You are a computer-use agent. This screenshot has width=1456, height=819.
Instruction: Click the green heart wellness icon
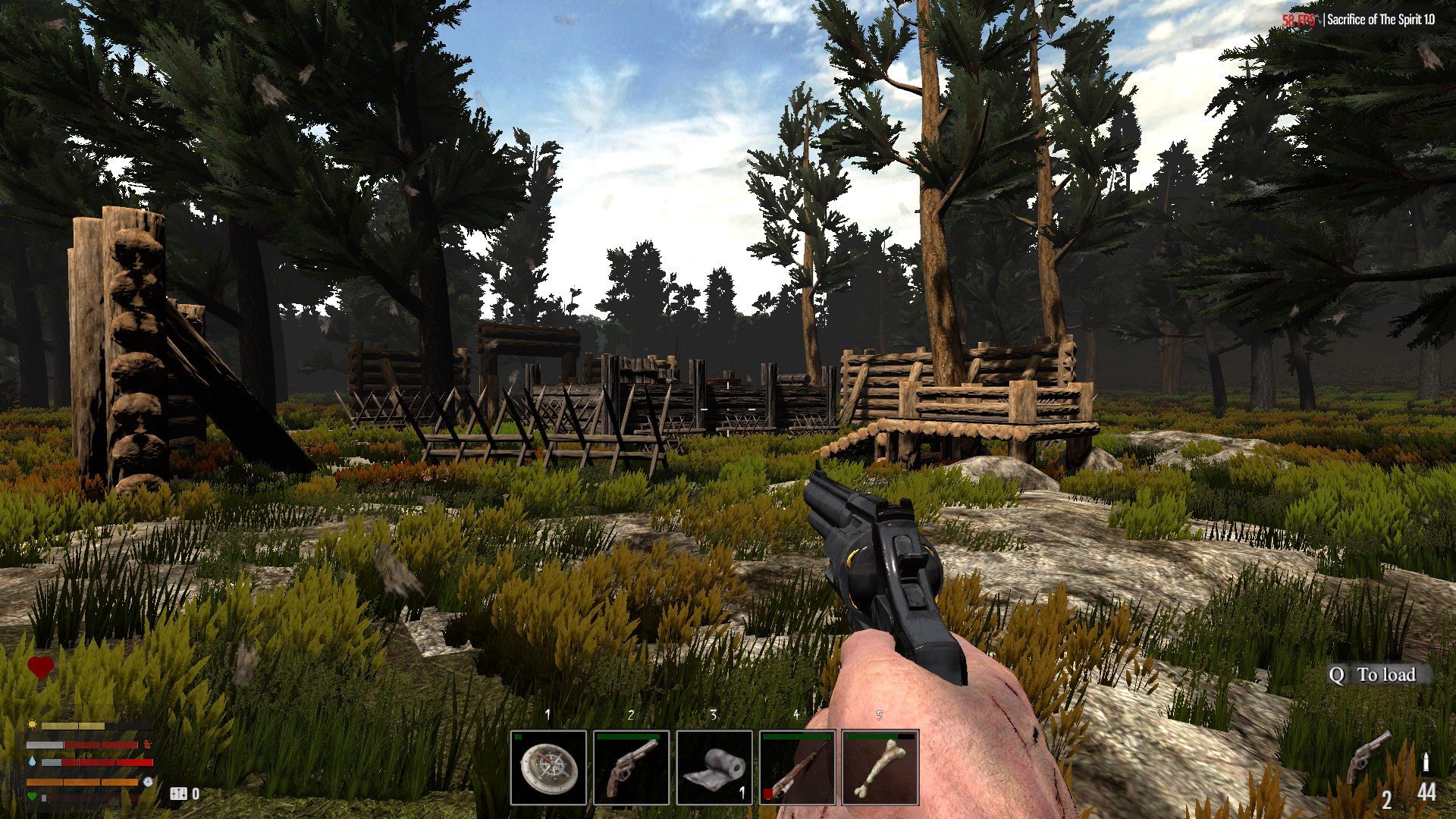coord(33,796)
